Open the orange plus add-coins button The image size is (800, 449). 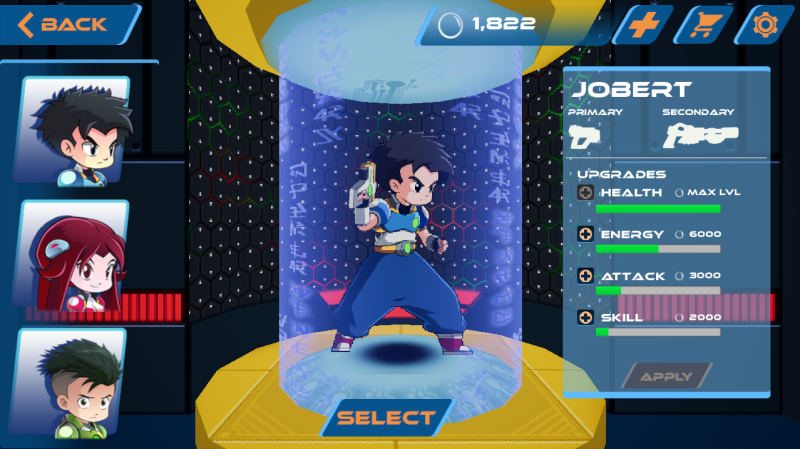click(x=642, y=24)
